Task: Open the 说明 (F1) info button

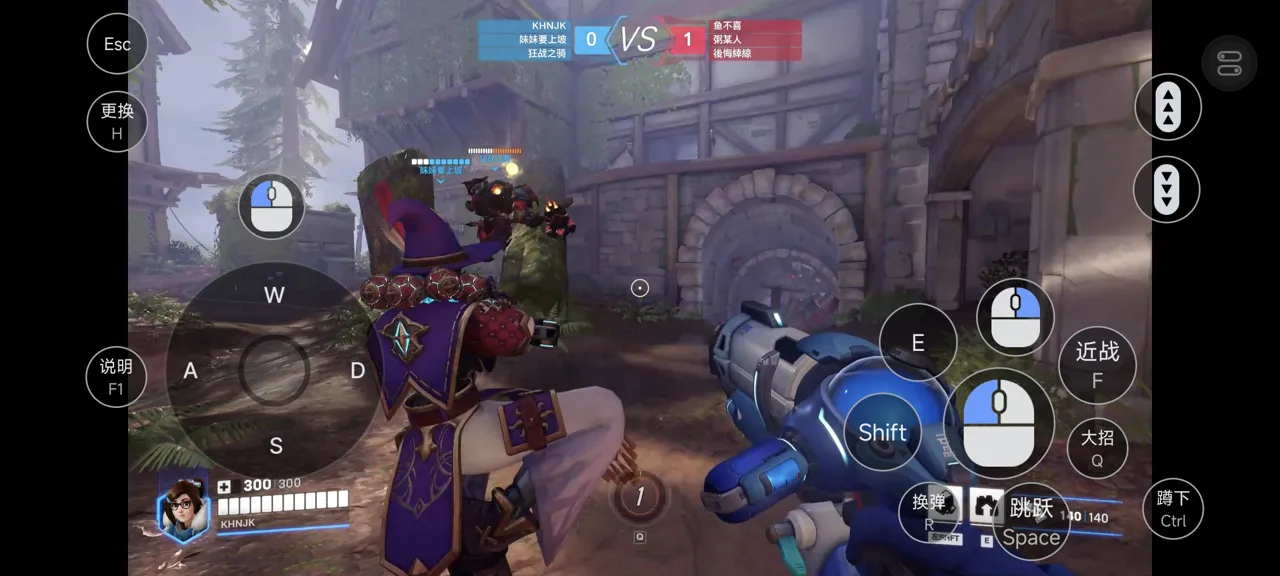Action: 116,377
